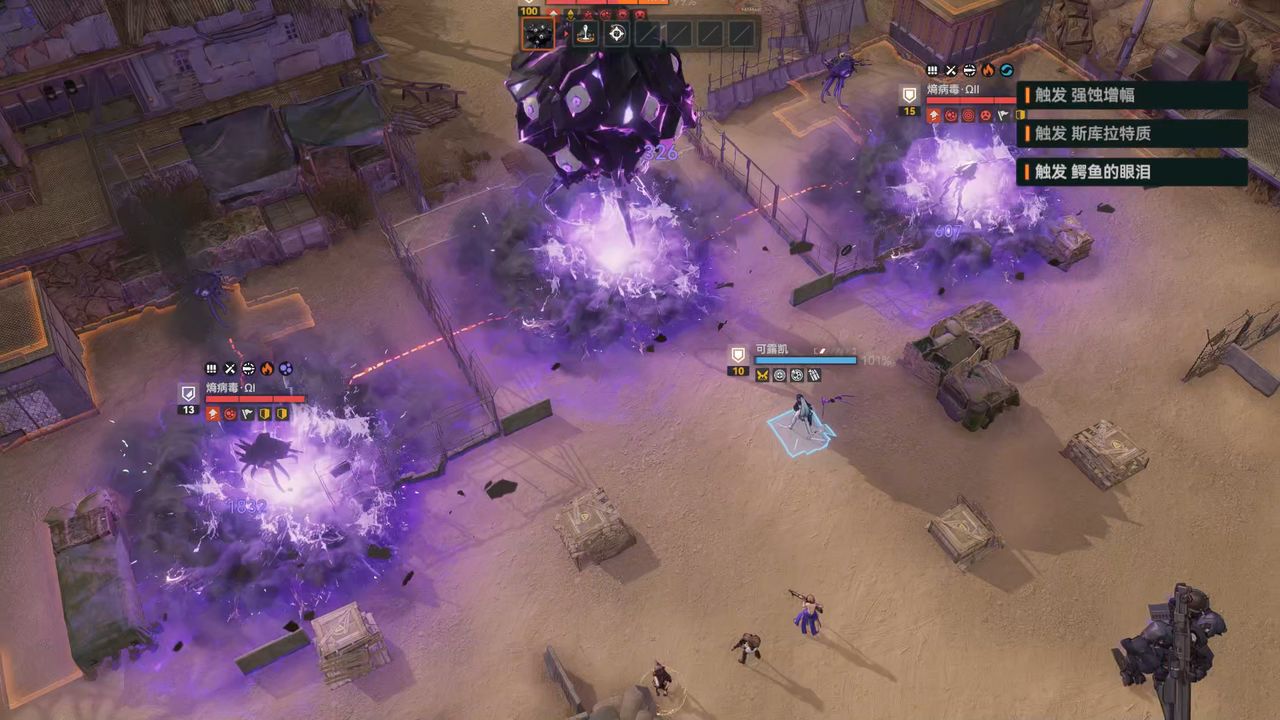Click the flame trait icon above 熵病毒·ΩII
Screen dimensions: 1280x720
988,70
